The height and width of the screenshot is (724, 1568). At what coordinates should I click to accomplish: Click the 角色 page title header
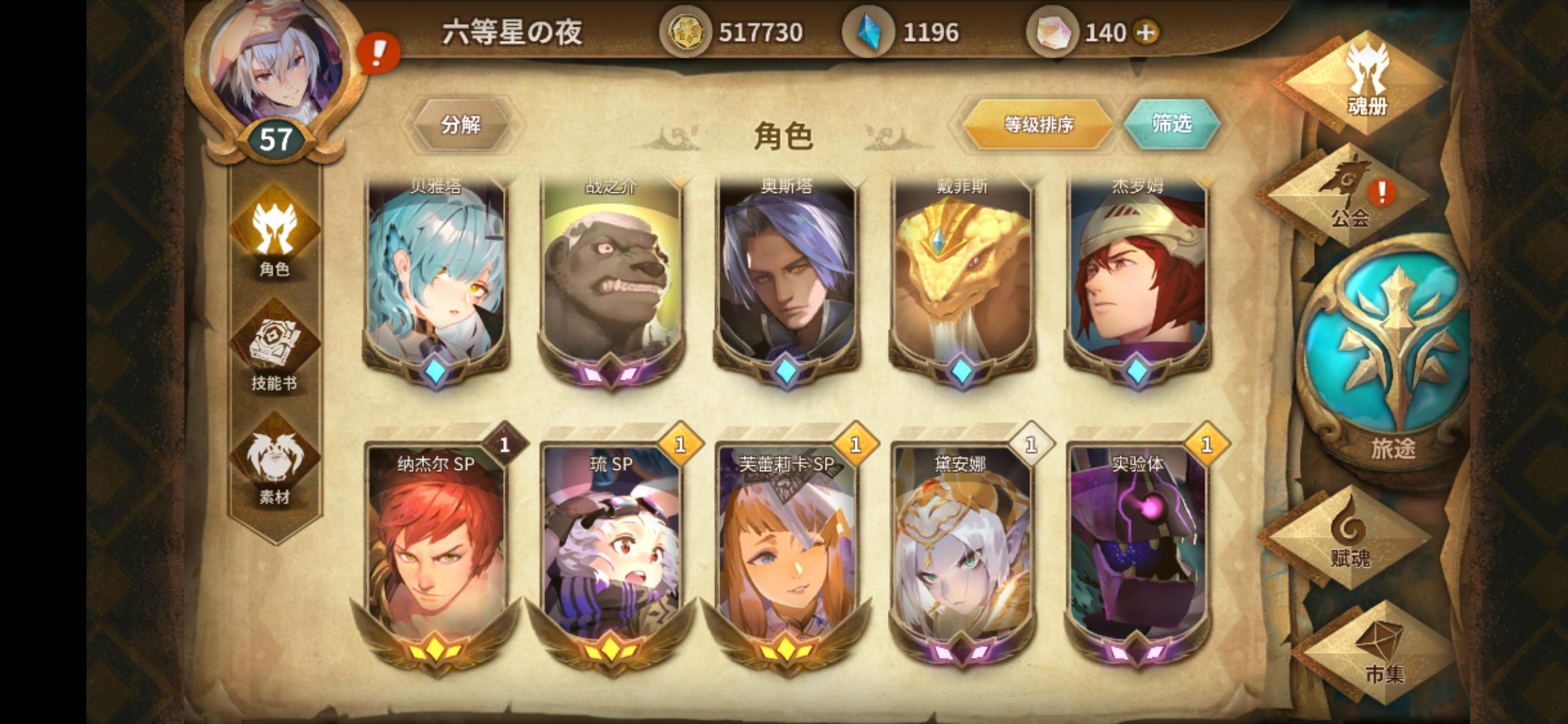(784, 134)
